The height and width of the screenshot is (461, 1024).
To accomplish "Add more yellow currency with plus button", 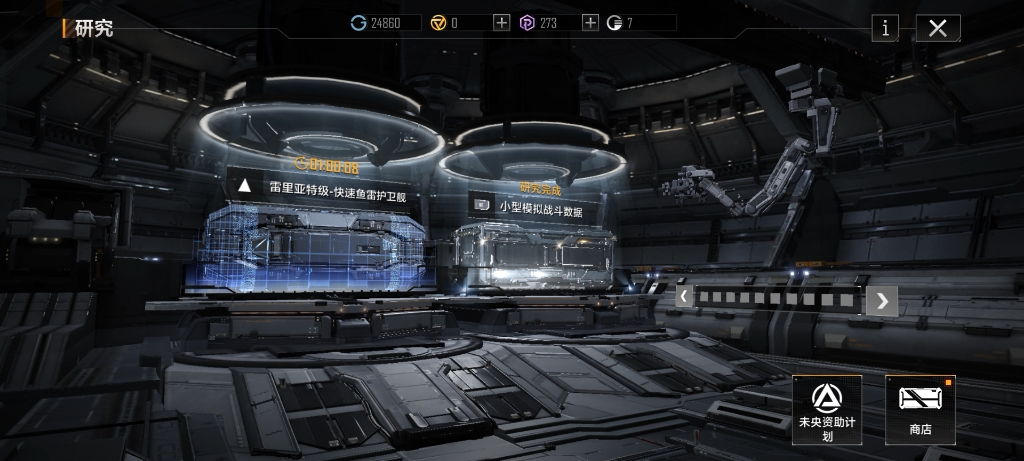I will [x=501, y=23].
